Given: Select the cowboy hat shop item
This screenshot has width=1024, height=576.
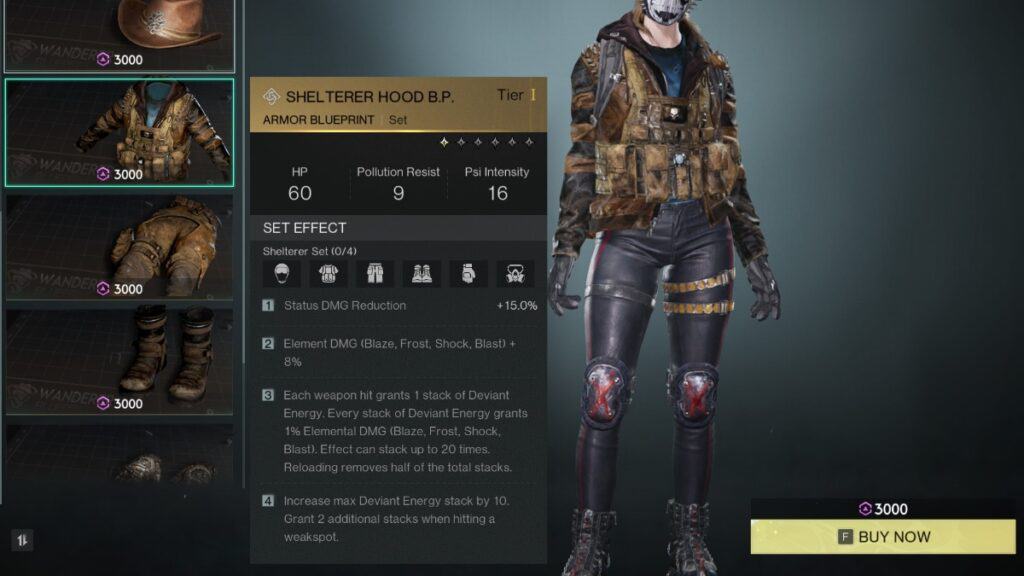Looking at the screenshot, I should (120, 35).
